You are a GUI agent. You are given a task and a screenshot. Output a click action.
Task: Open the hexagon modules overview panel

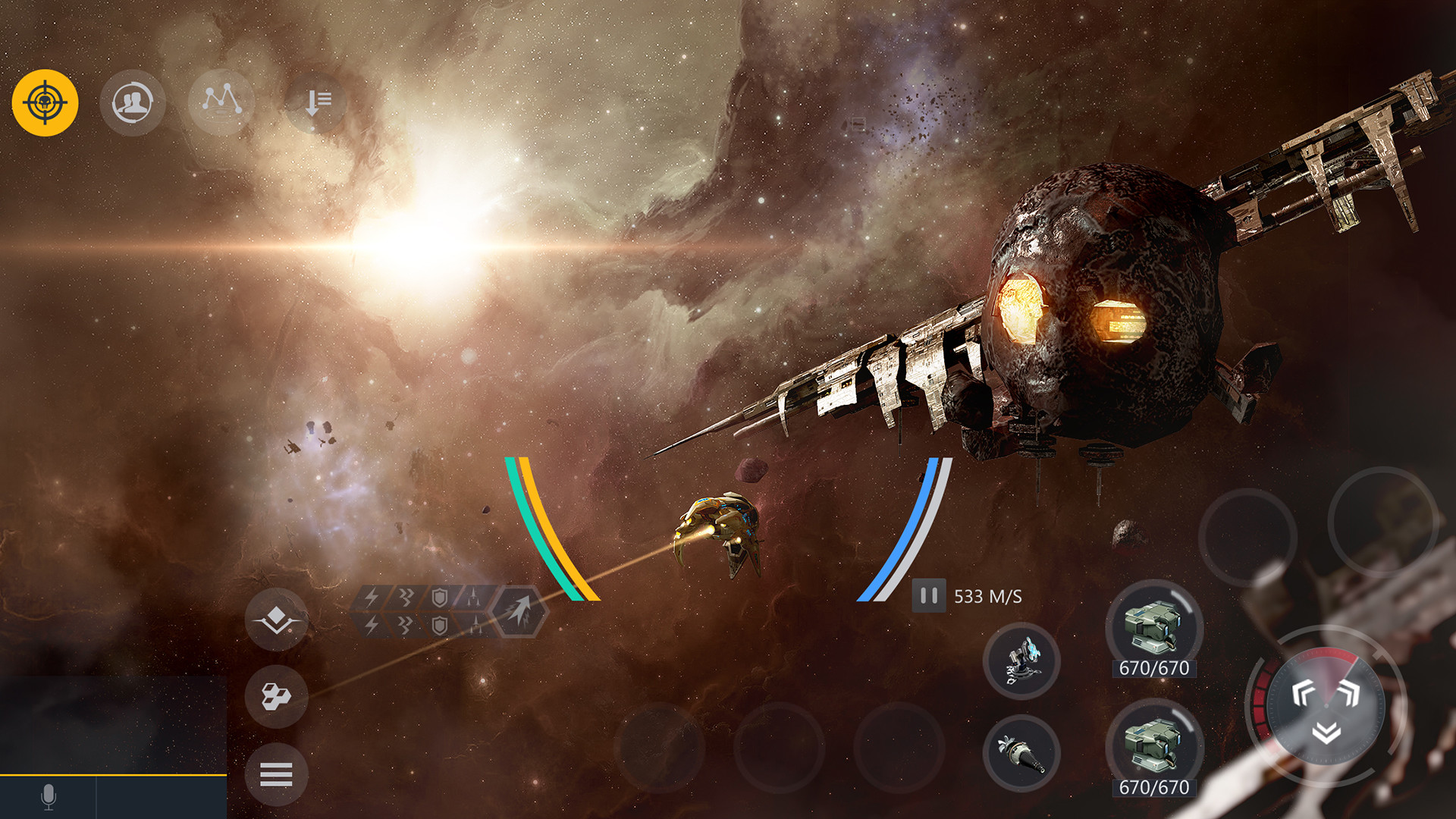pyautogui.click(x=278, y=697)
